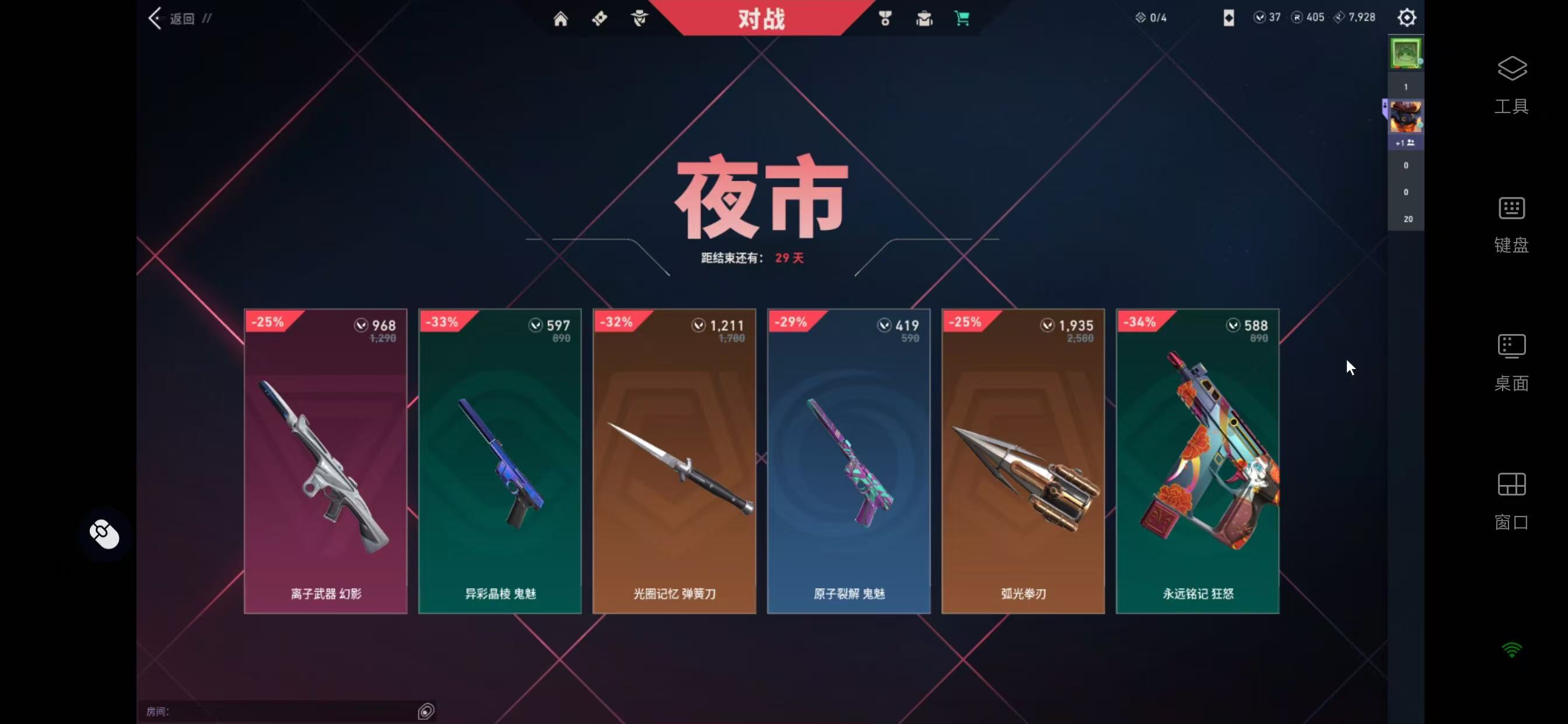Open the green store shopping cart icon

coord(963,18)
